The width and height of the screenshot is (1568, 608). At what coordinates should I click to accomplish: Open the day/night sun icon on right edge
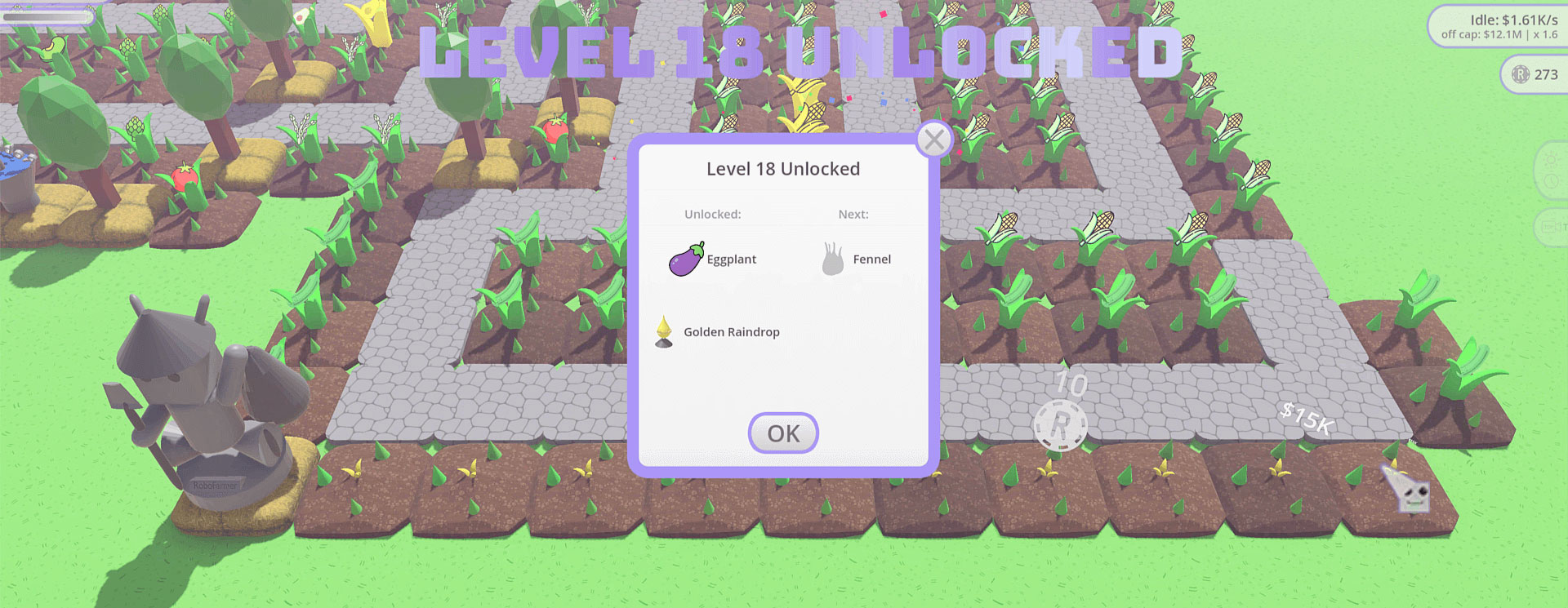coord(1552,160)
